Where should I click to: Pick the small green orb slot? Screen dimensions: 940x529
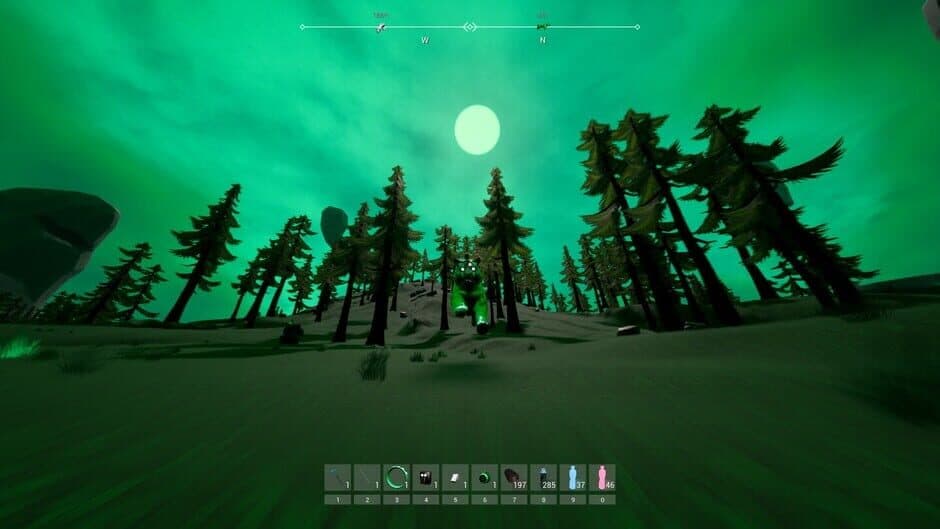coord(484,477)
